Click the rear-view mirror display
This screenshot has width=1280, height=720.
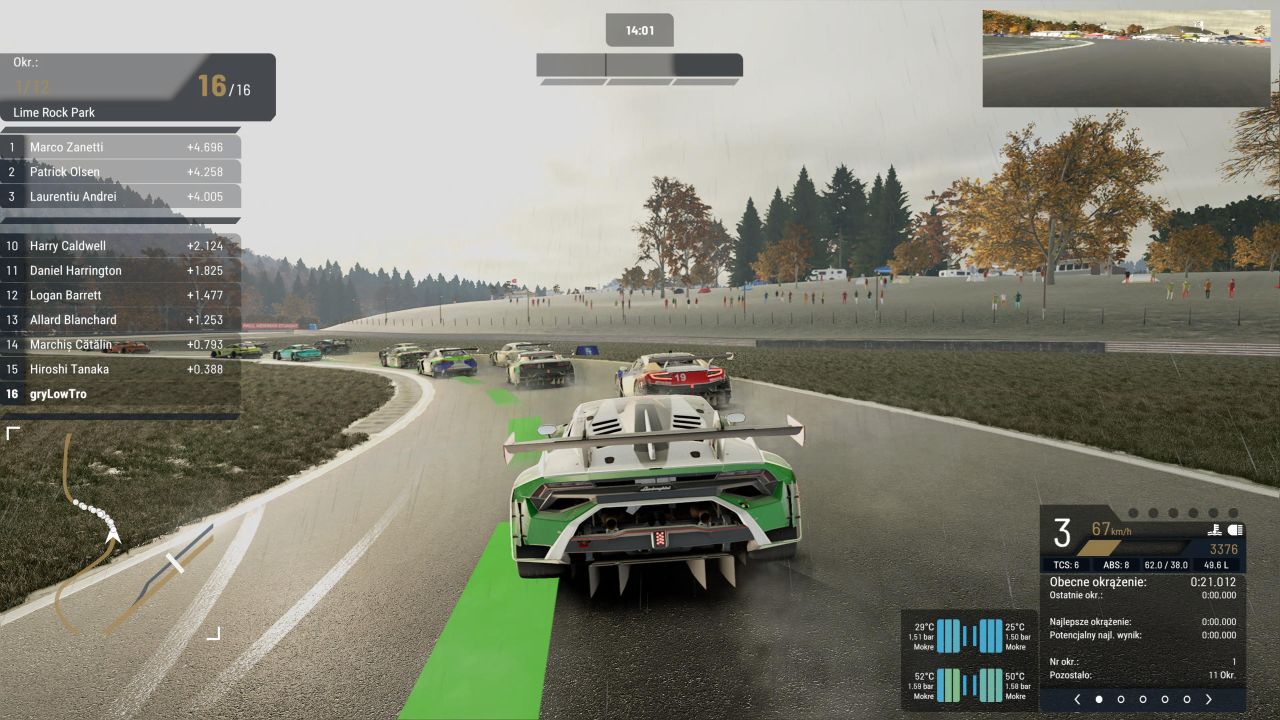coord(1125,58)
